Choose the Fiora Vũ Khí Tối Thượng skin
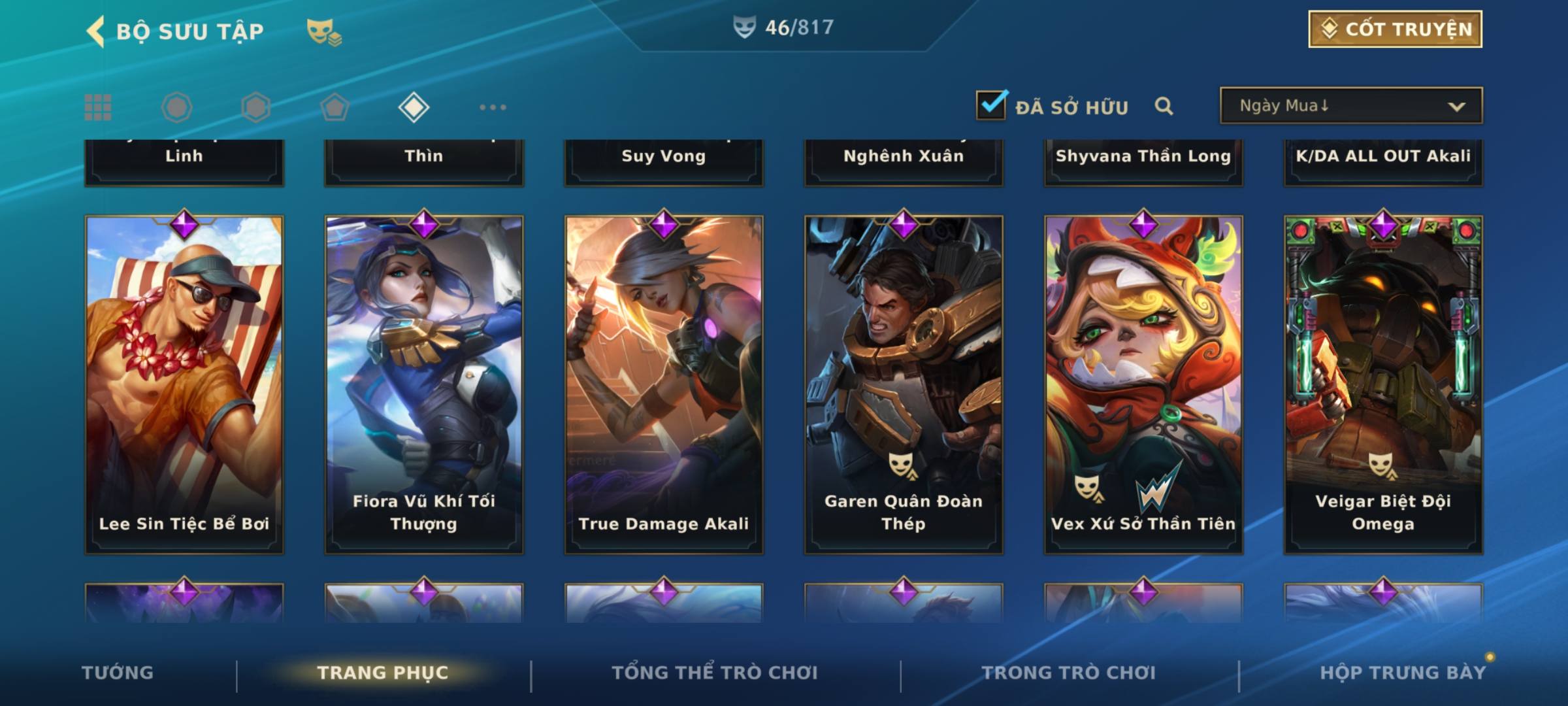This screenshot has height=706, width=1568. pos(424,384)
